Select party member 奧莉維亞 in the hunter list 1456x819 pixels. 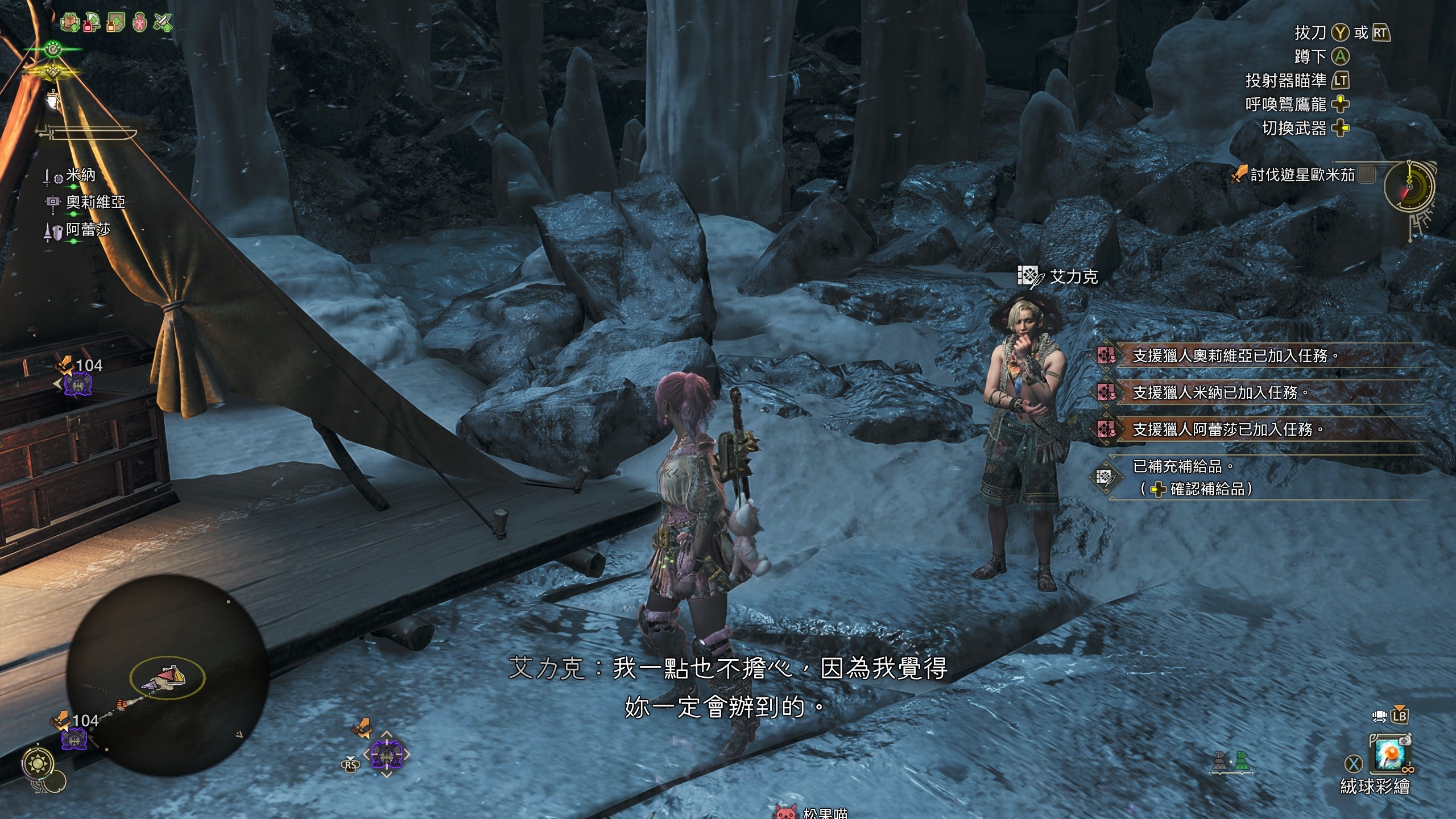pos(95,202)
